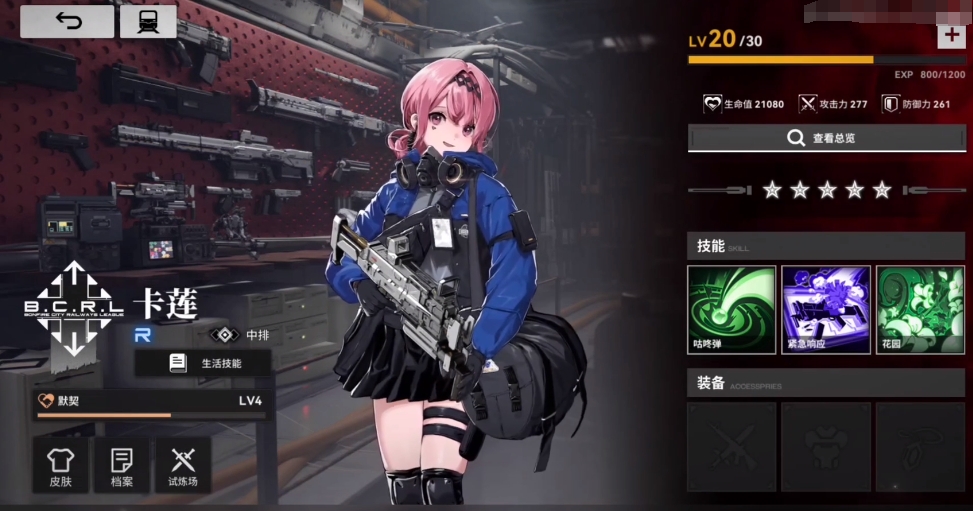Open the train icon button

coord(147,22)
